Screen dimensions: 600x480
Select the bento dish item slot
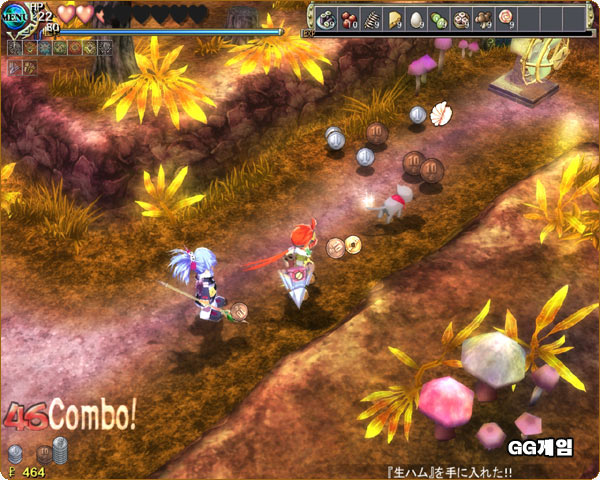[x=461, y=18]
